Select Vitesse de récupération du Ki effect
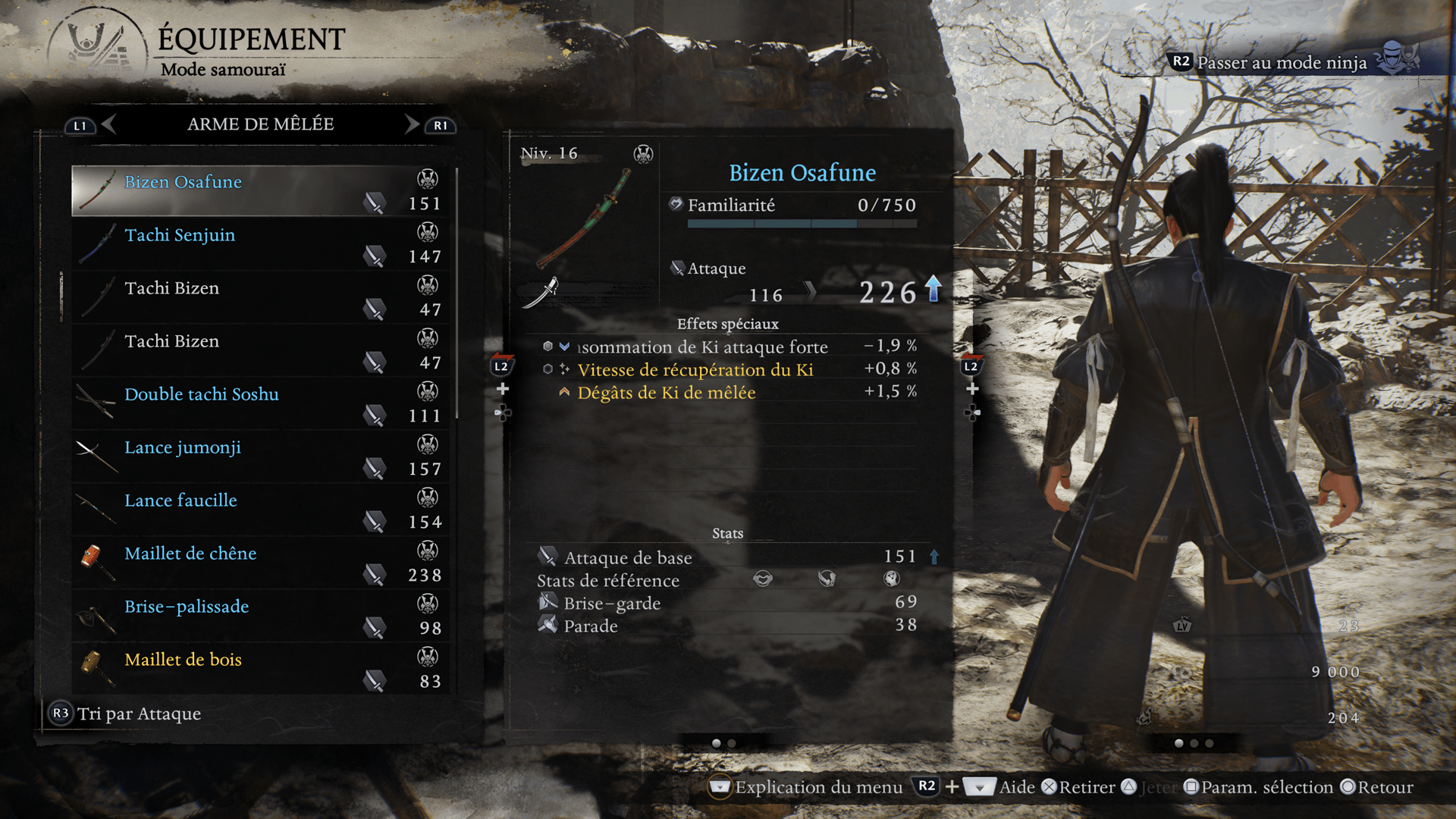Image resolution: width=1456 pixels, height=819 pixels. (695, 370)
